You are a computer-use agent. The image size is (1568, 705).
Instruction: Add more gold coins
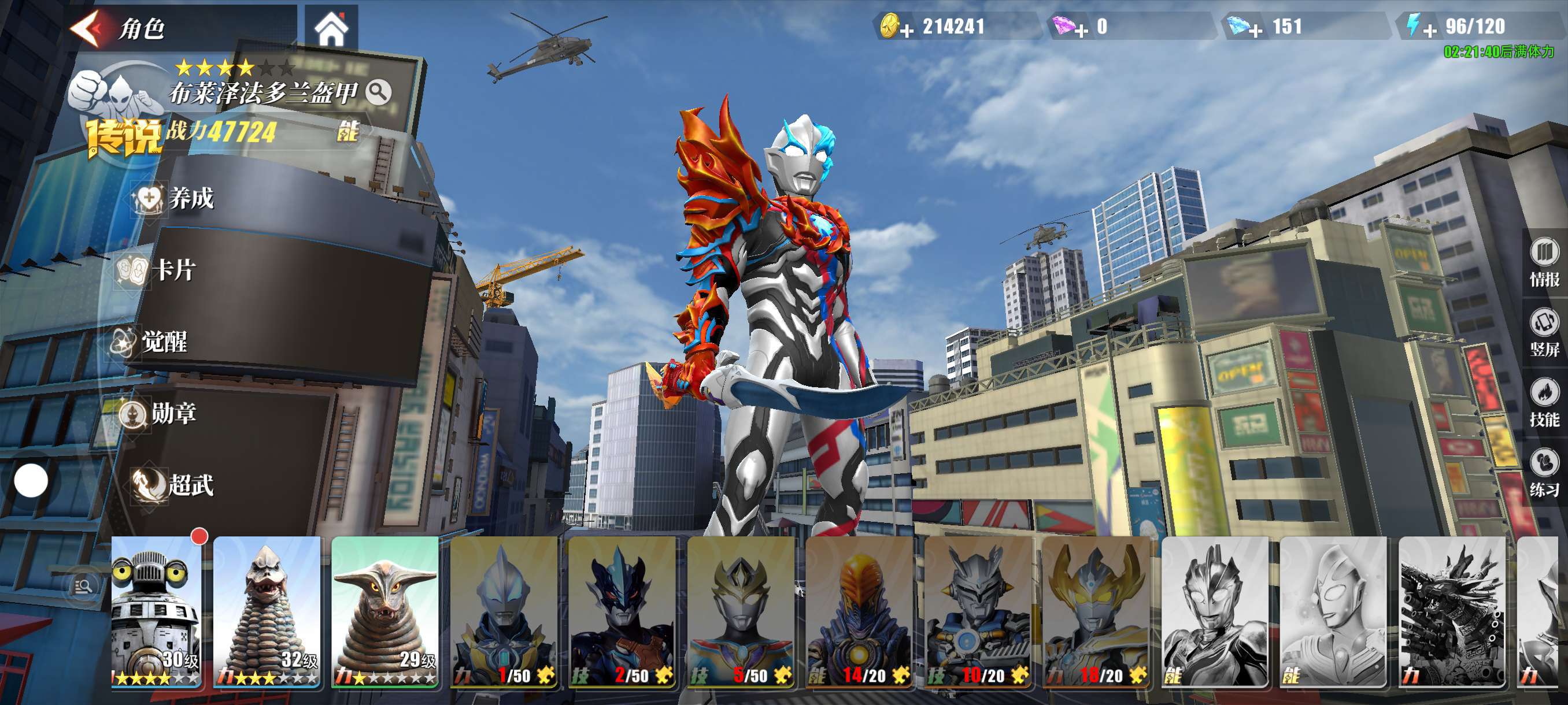(907, 29)
